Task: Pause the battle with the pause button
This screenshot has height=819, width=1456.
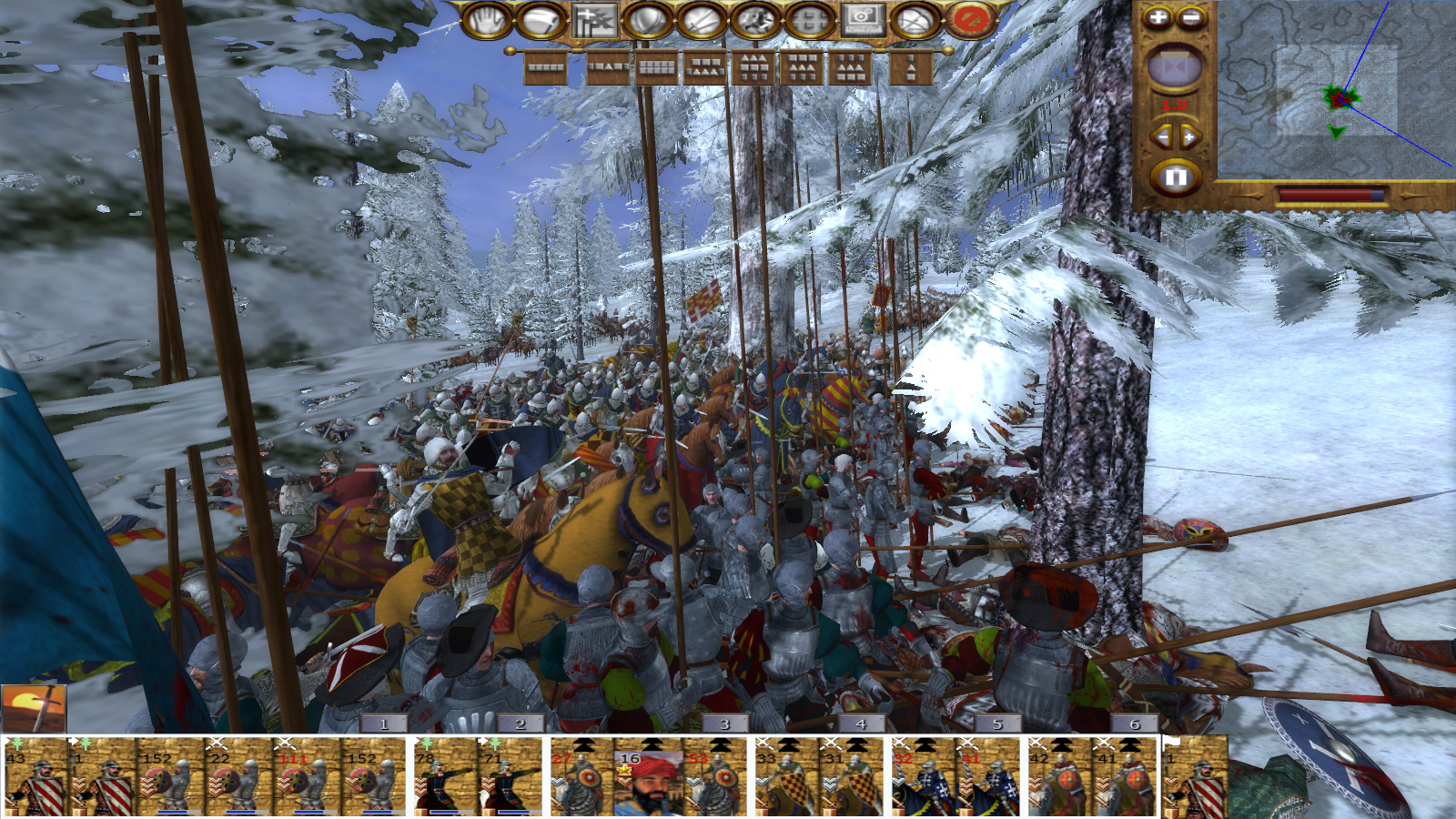Action: tap(1175, 177)
